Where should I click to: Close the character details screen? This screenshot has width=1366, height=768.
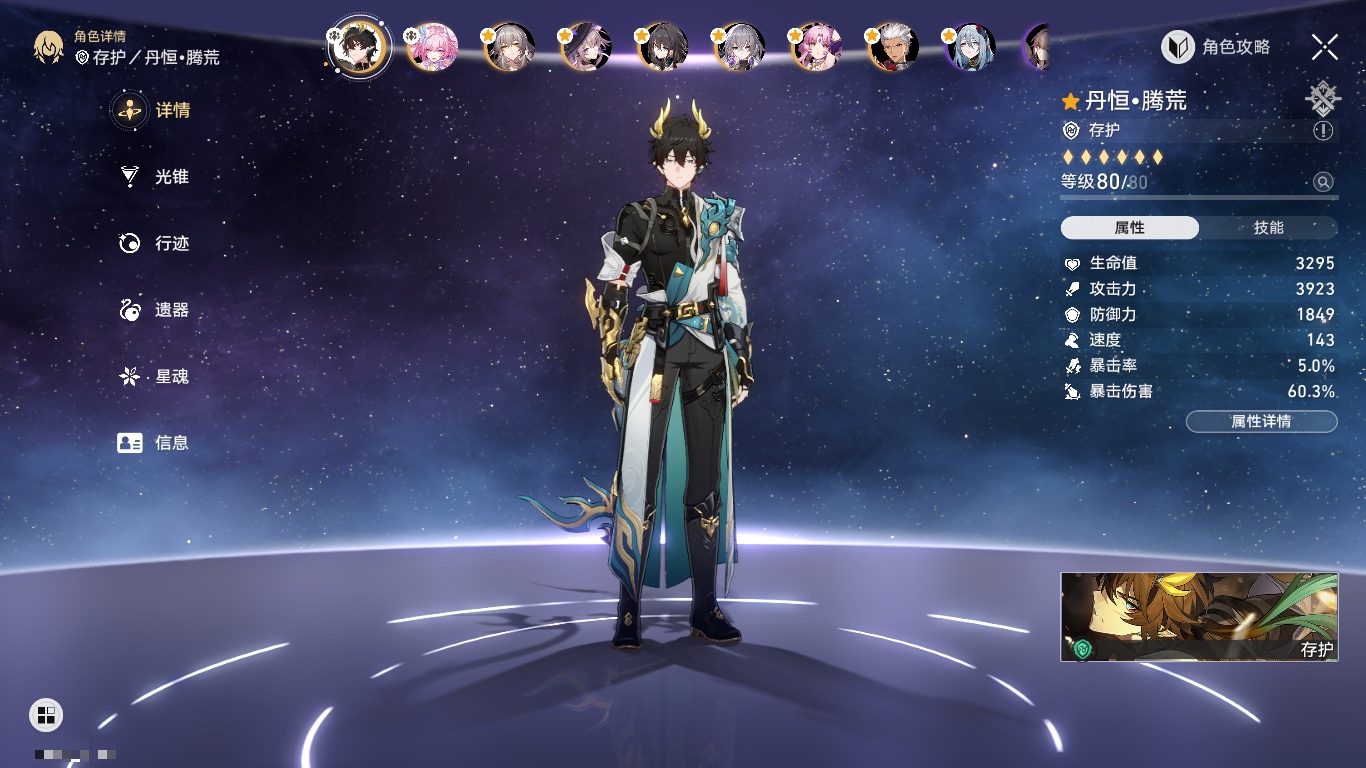(x=1325, y=46)
